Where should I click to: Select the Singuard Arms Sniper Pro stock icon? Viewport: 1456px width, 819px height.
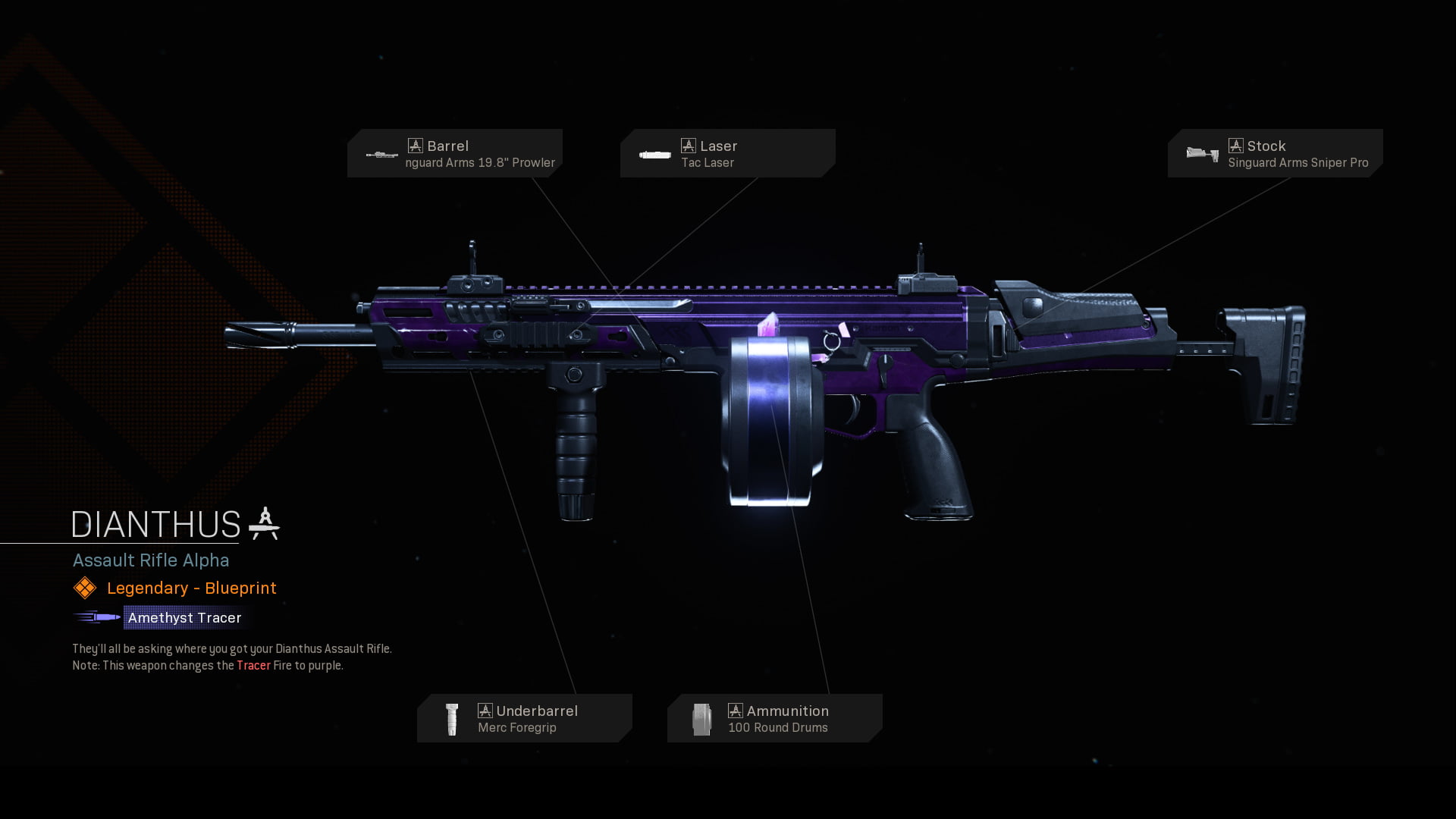[x=1199, y=153]
